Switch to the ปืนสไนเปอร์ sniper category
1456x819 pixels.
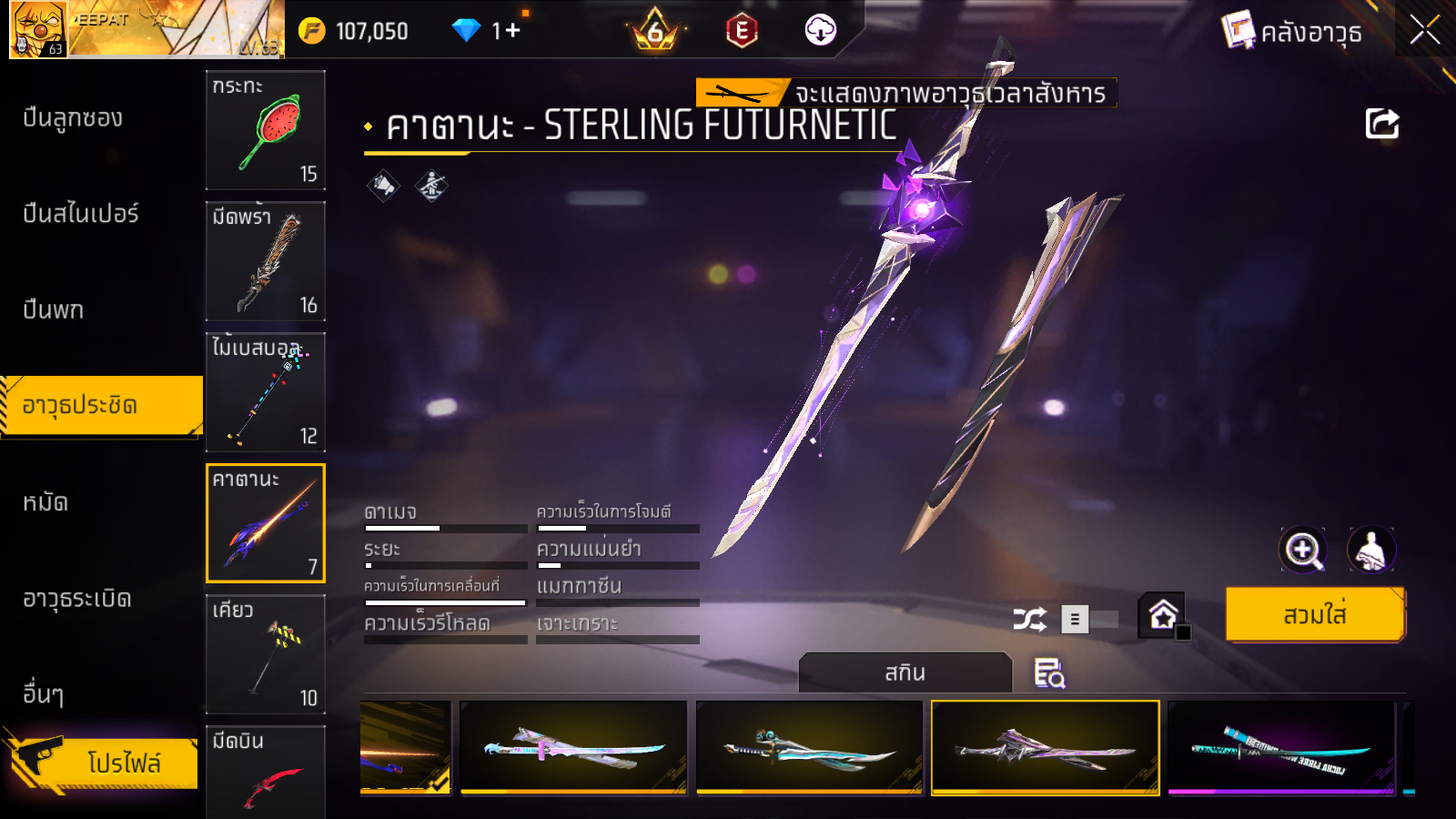pyautogui.click(x=80, y=214)
